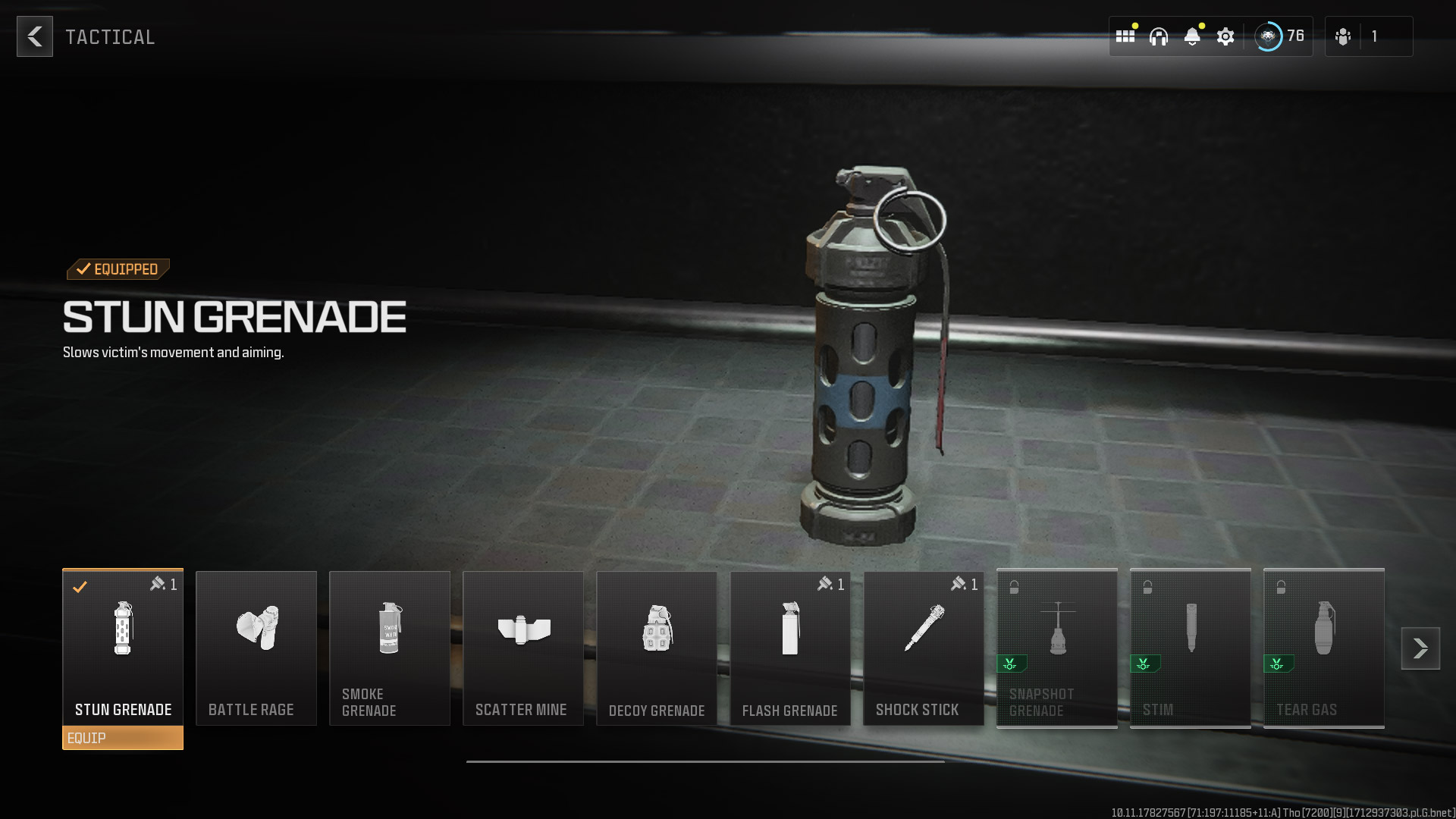
Task: Open the social party player icon
Action: coord(1343,36)
